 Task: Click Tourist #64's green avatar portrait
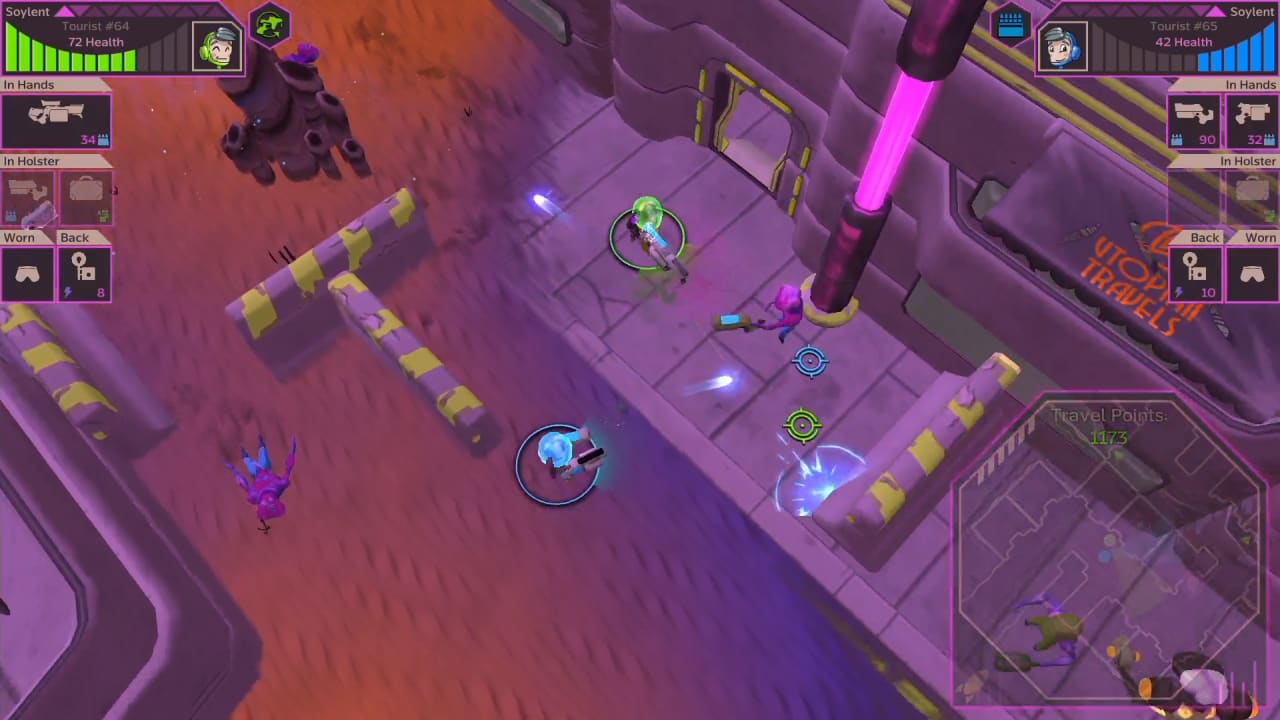(216, 45)
